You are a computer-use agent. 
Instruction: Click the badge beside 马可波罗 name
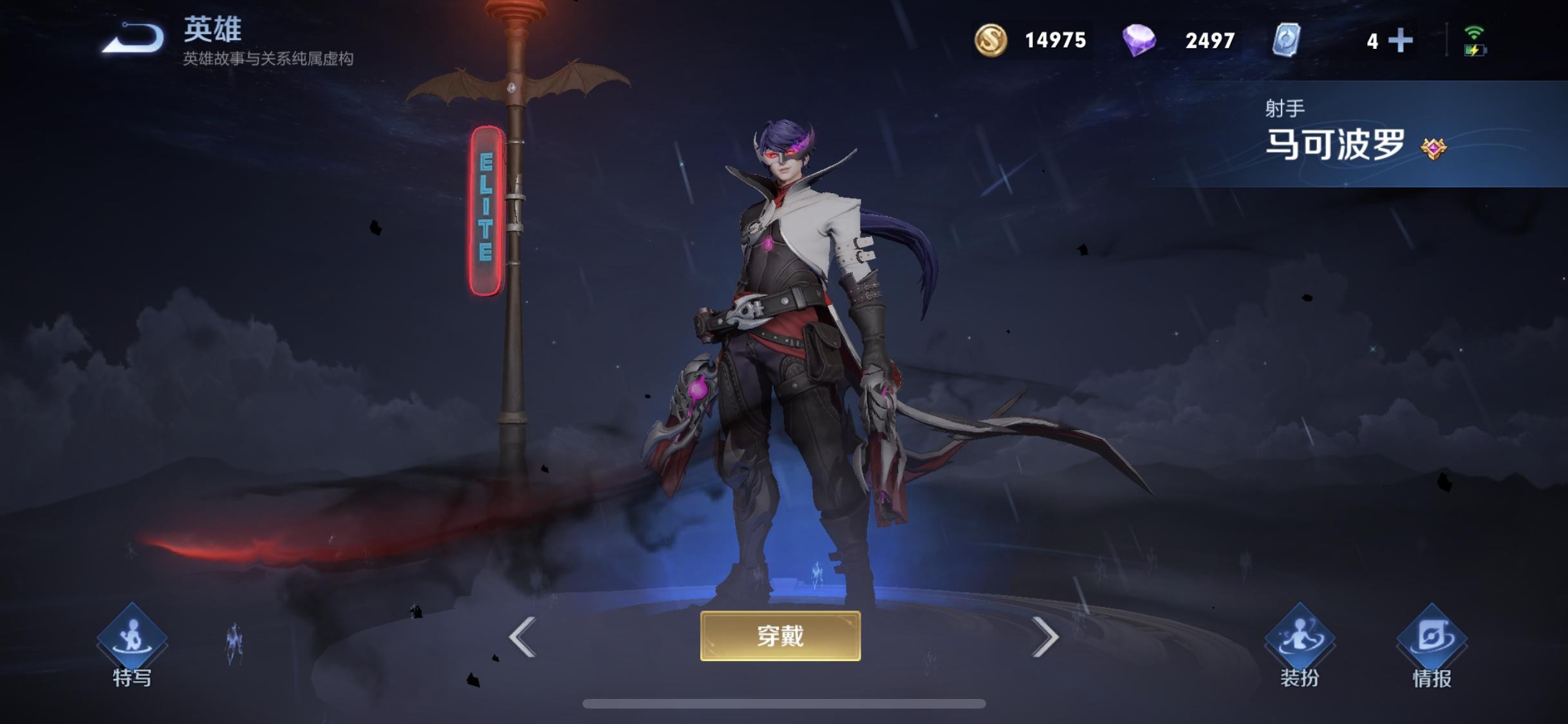(1433, 149)
